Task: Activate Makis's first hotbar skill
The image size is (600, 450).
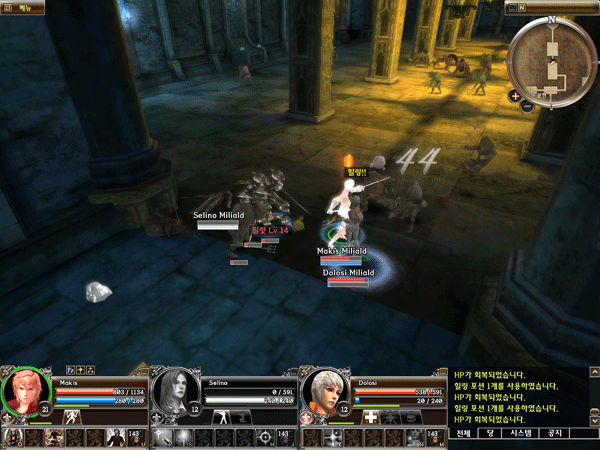Action: 14,437
